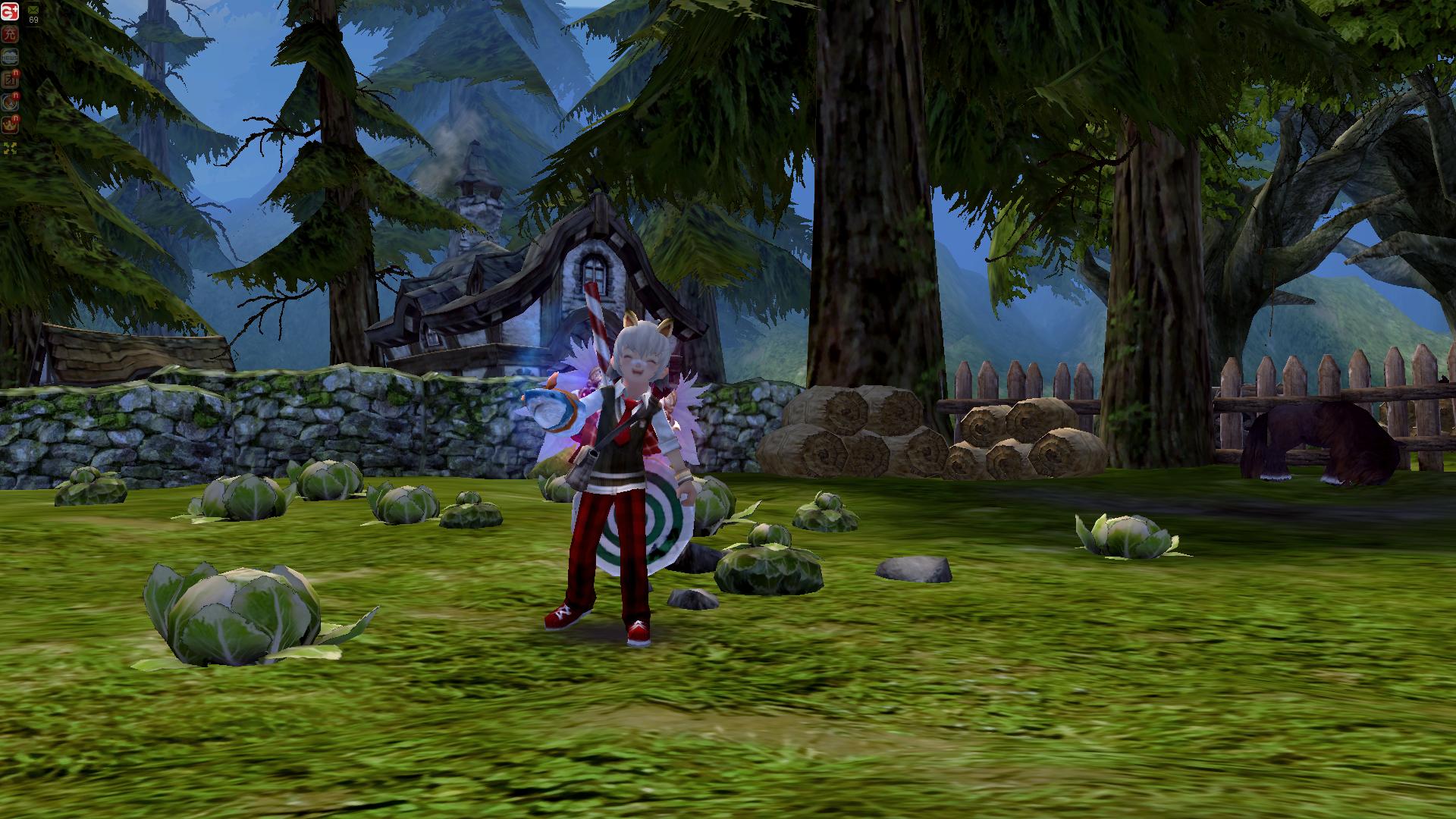Open the round compass icon with notification
The height and width of the screenshot is (819, 1456).
click(x=10, y=102)
